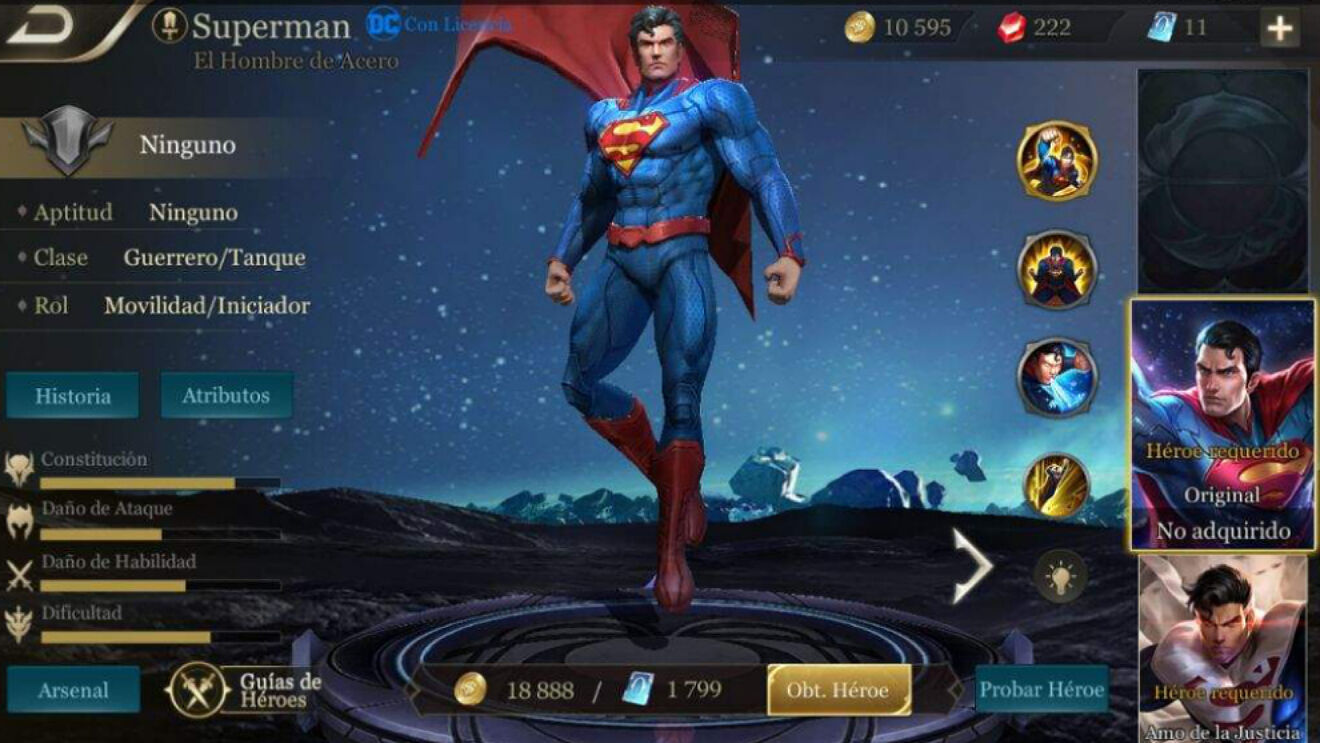Click the microphone icon beside Superman's name
This screenshot has height=743, width=1320.
click(170, 24)
